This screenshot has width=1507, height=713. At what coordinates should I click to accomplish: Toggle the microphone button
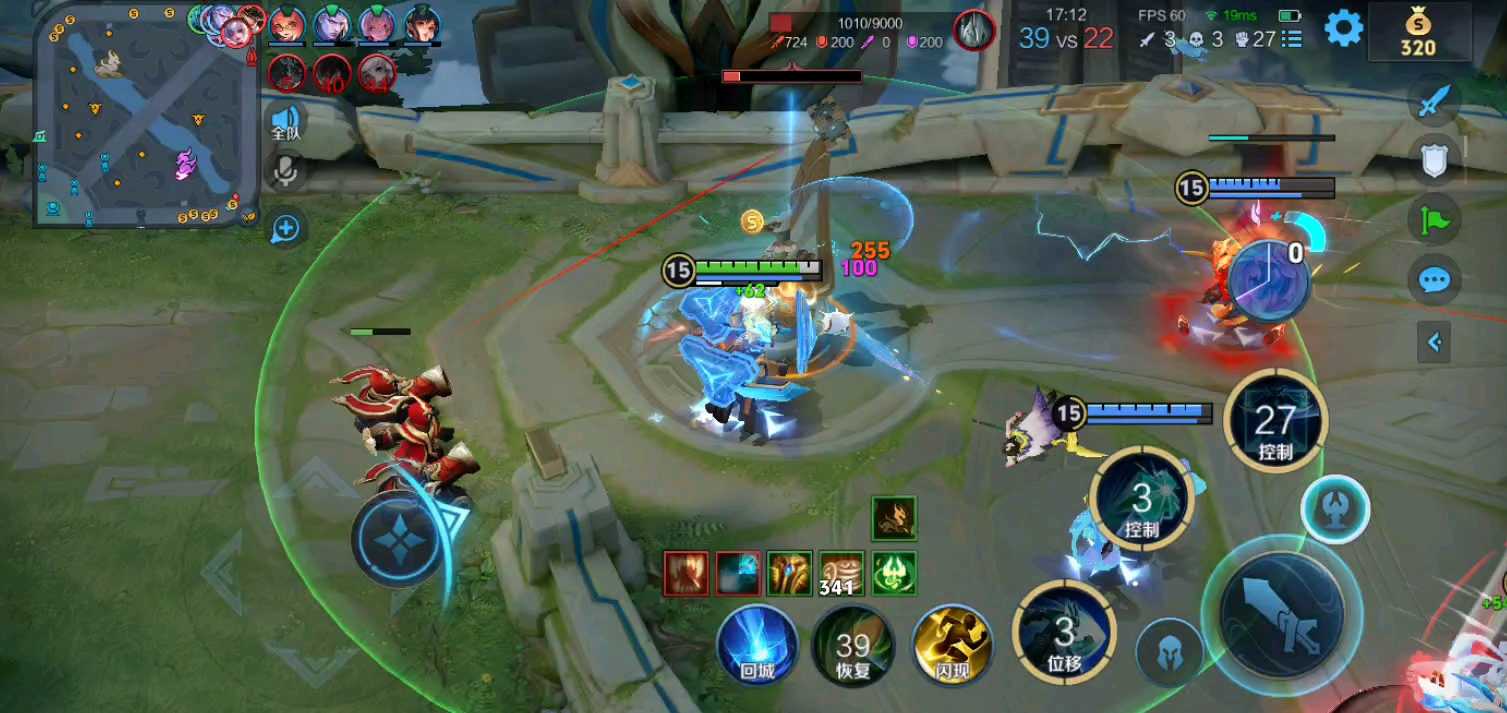(286, 172)
